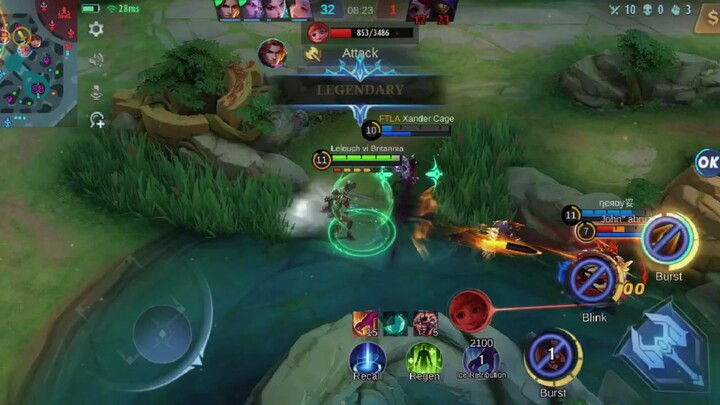Activate the Blink skill
This screenshot has height=405, width=720.
tap(594, 281)
